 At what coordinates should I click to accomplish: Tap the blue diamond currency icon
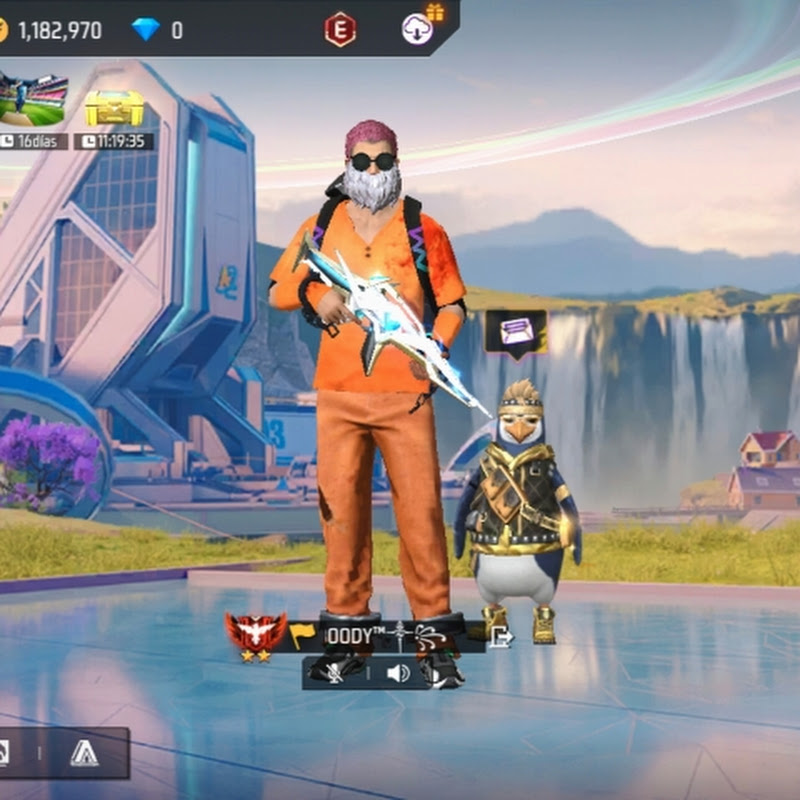tap(146, 30)
